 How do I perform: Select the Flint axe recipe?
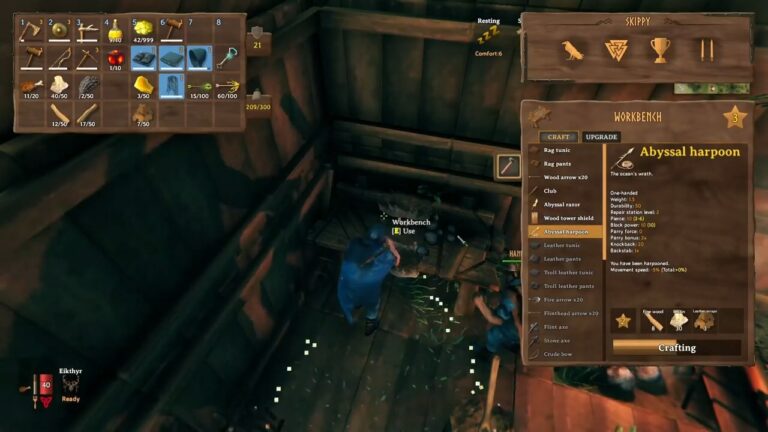557,326
